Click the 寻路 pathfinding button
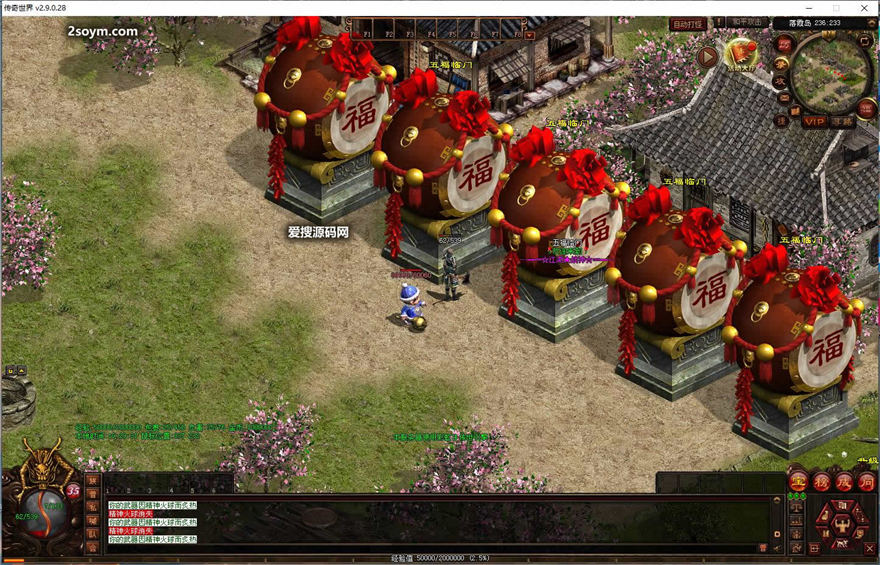The image size is (880, 565). click(842, 121)
